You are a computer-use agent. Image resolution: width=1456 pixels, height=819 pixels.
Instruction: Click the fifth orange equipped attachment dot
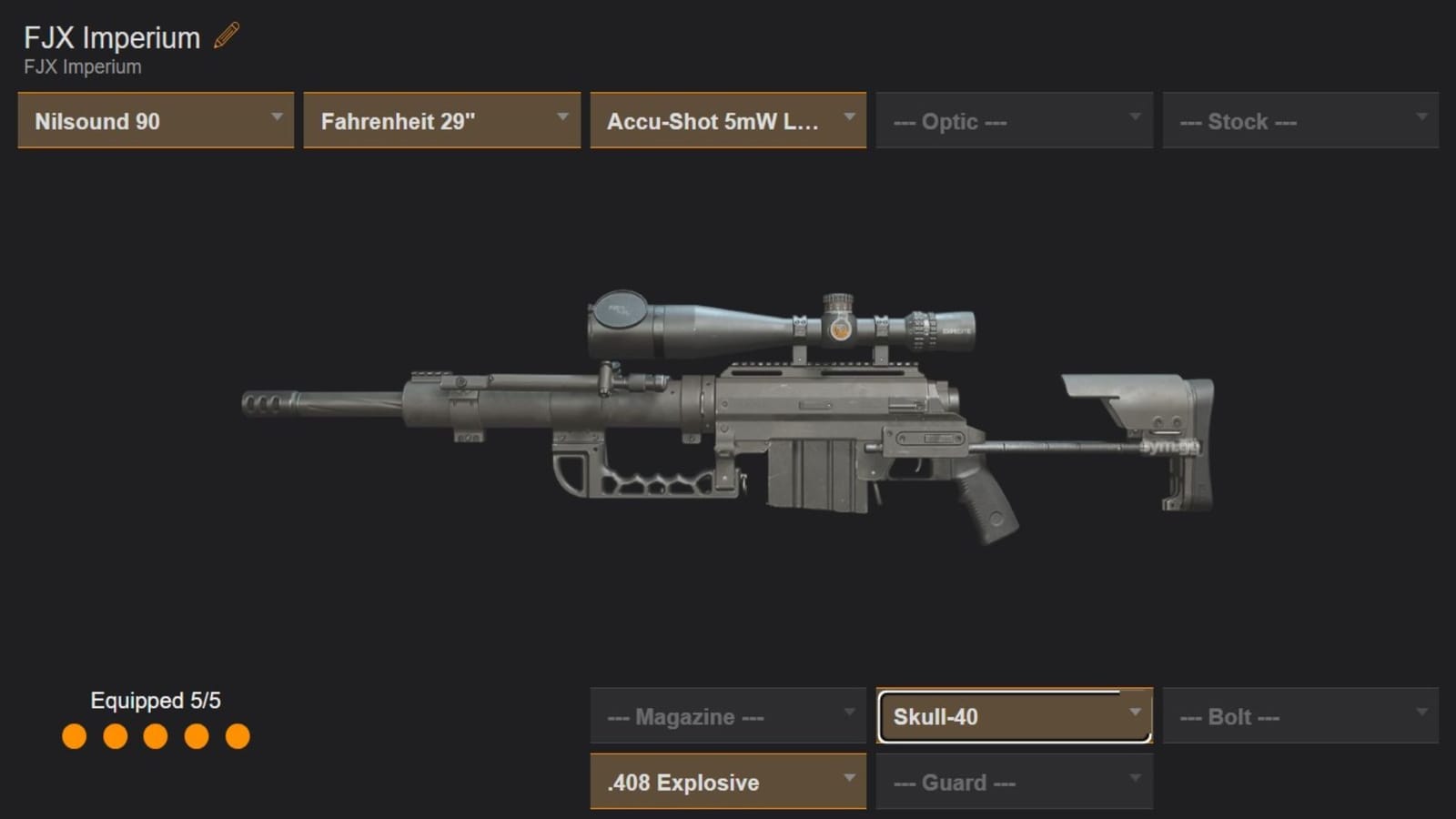[239, 735]
